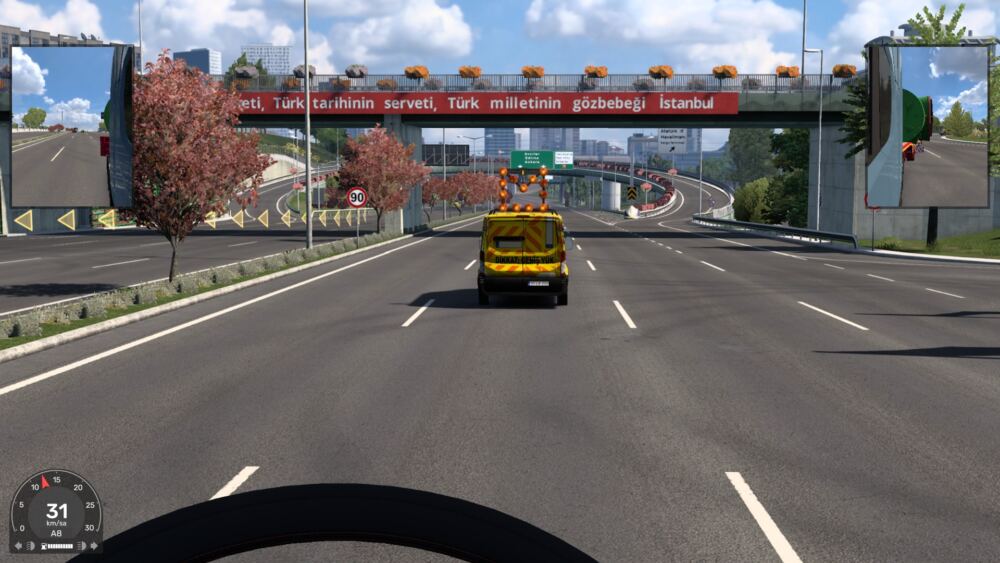Toggle the left headlight icon on the speedometer
1000x563 pixels.
[31, 546]
